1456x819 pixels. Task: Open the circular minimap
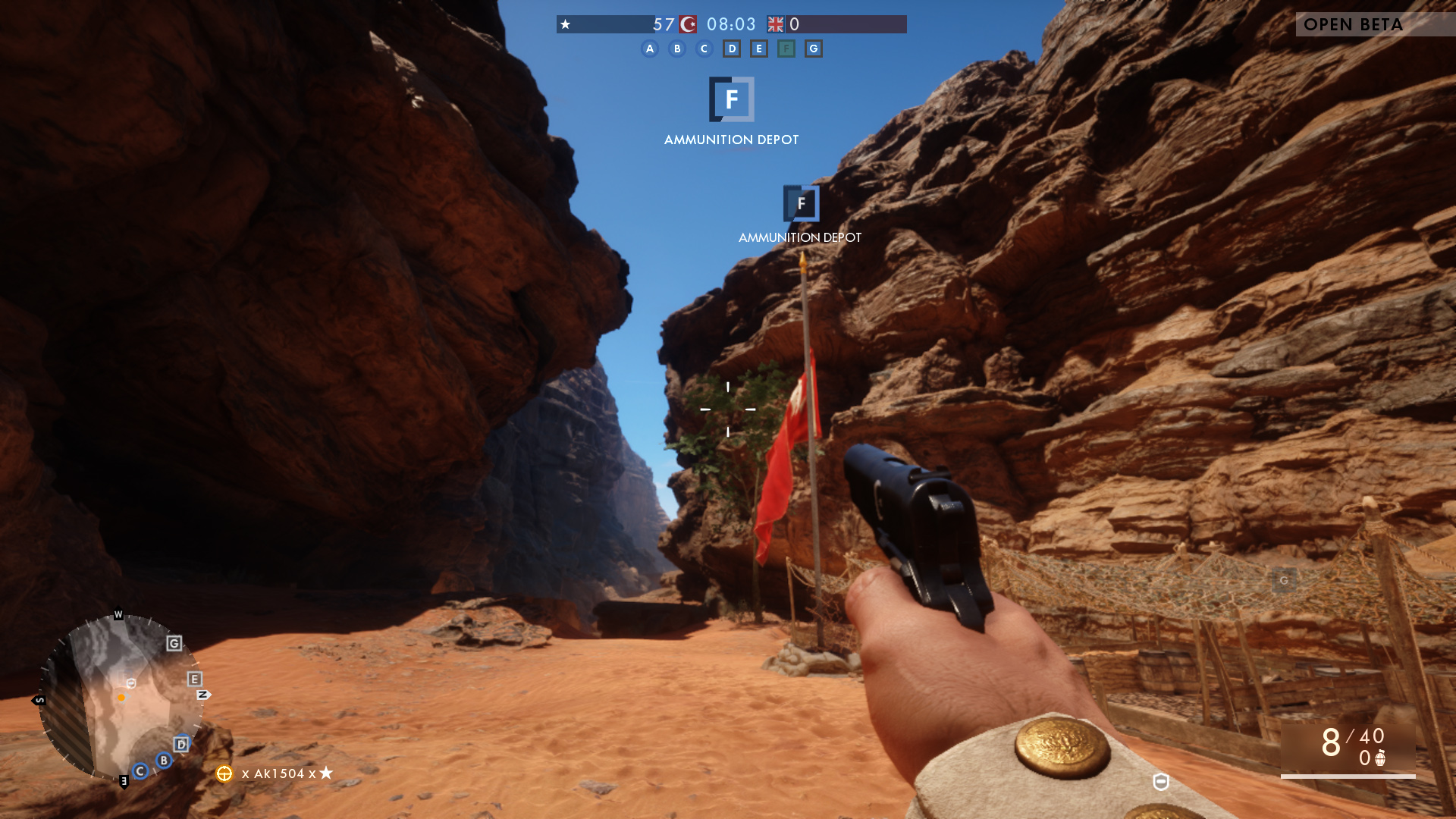(x=121, y=698)
